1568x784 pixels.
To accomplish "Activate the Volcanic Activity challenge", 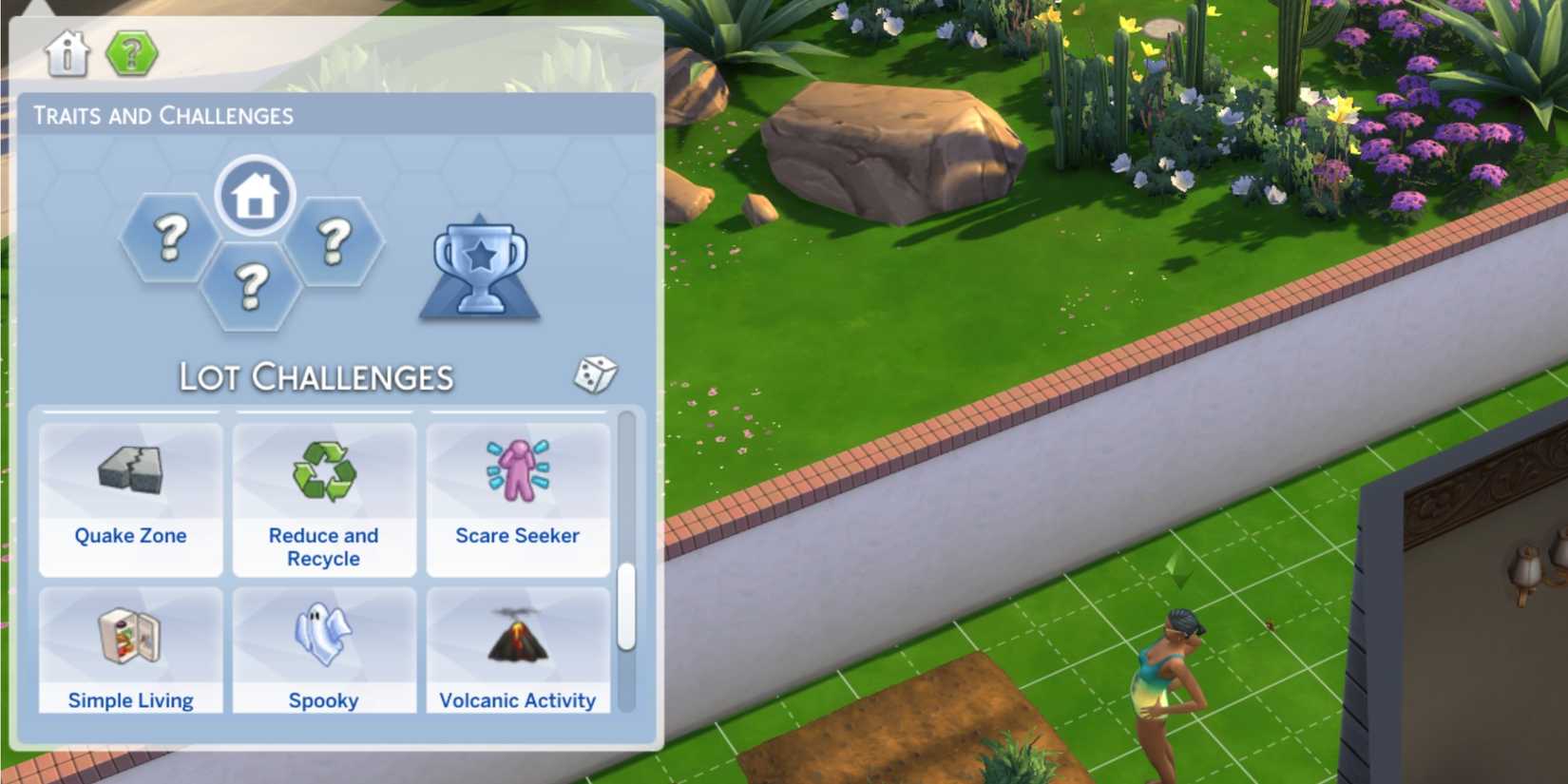I will pos(518,651).
